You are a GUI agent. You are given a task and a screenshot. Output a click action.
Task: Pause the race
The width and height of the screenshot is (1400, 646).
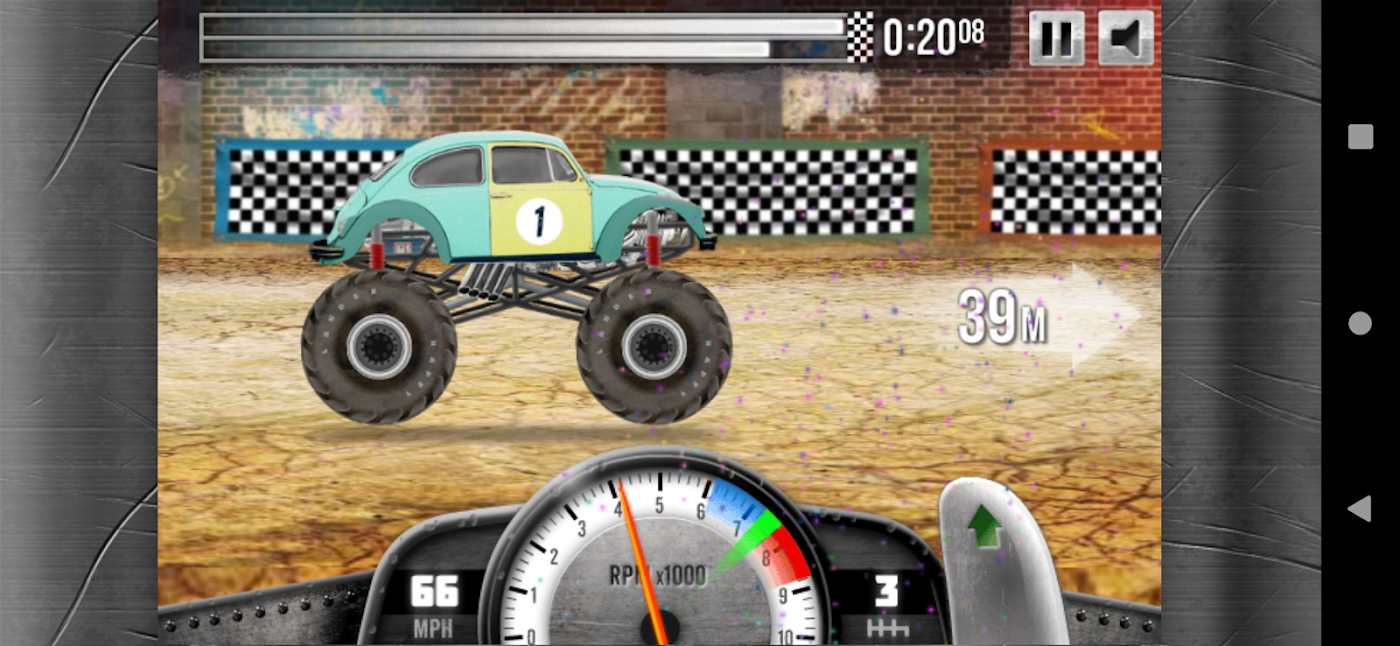pyautogui.click(x=1056, y=38)
